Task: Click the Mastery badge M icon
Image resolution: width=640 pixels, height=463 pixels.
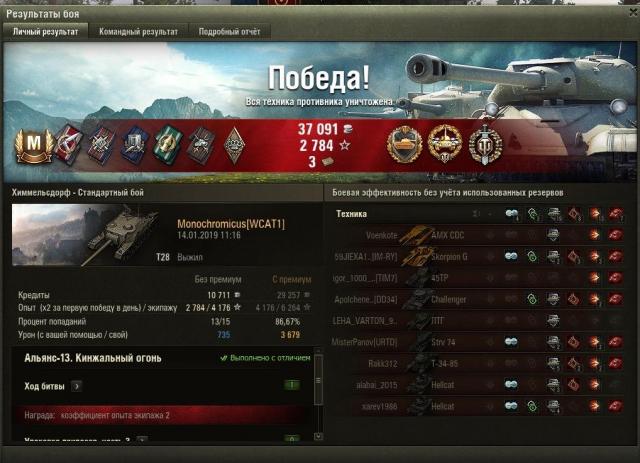Action: click(x=32, y=145)
